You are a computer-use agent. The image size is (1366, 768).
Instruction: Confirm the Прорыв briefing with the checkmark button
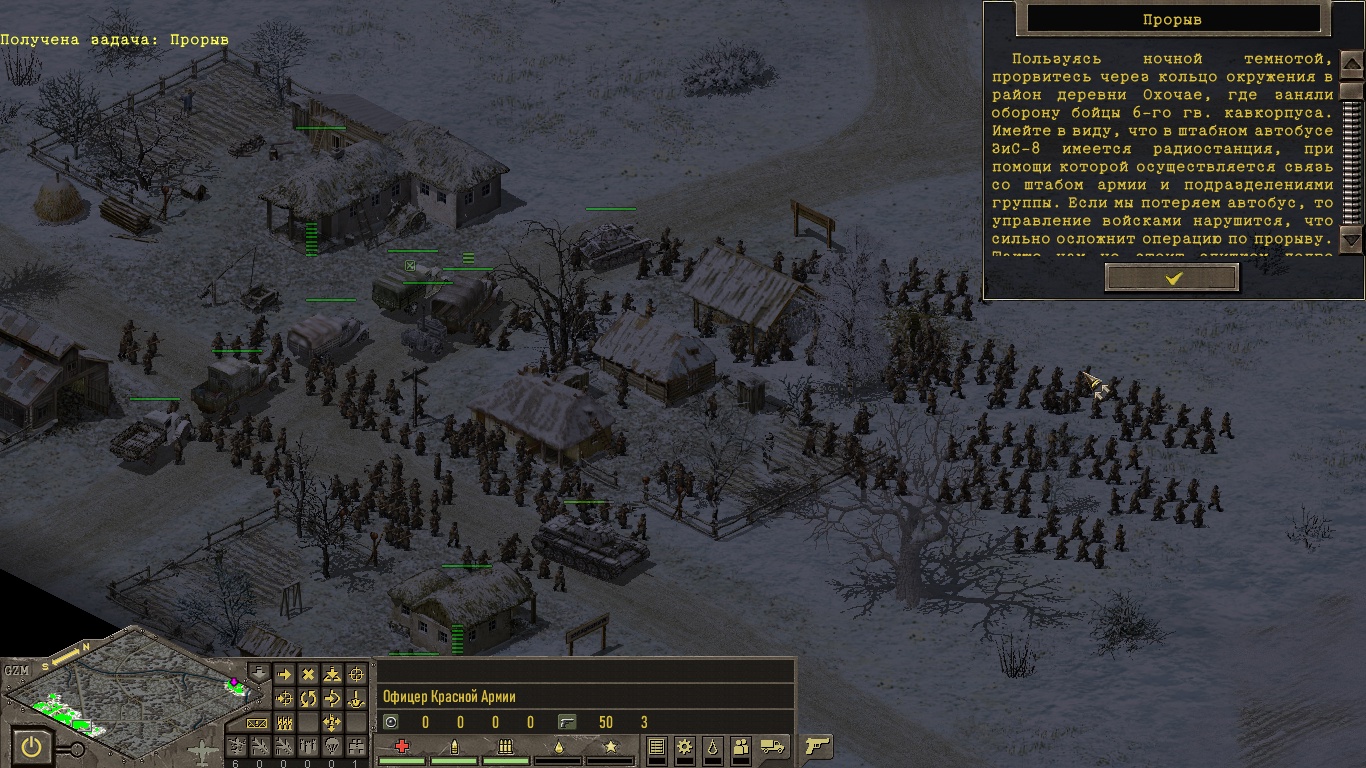(1172, 278)
